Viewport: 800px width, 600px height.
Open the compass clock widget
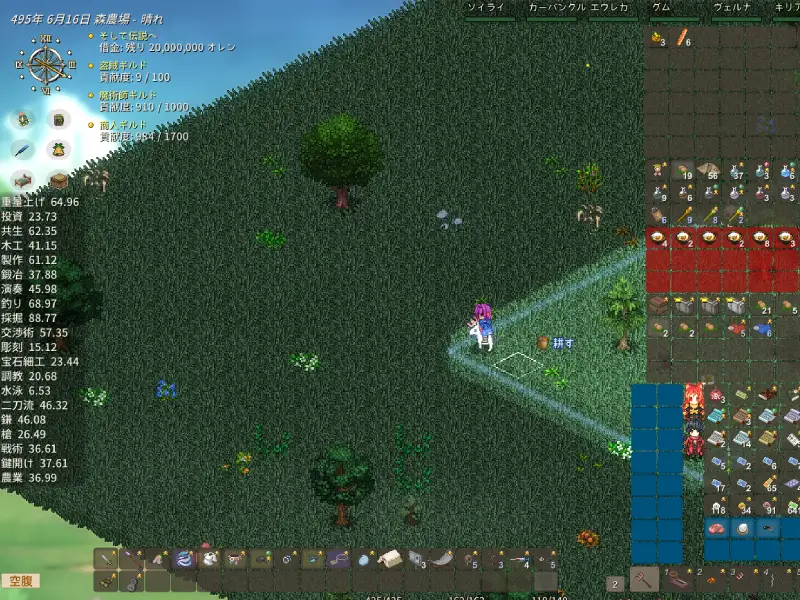(x=45, y=65)
